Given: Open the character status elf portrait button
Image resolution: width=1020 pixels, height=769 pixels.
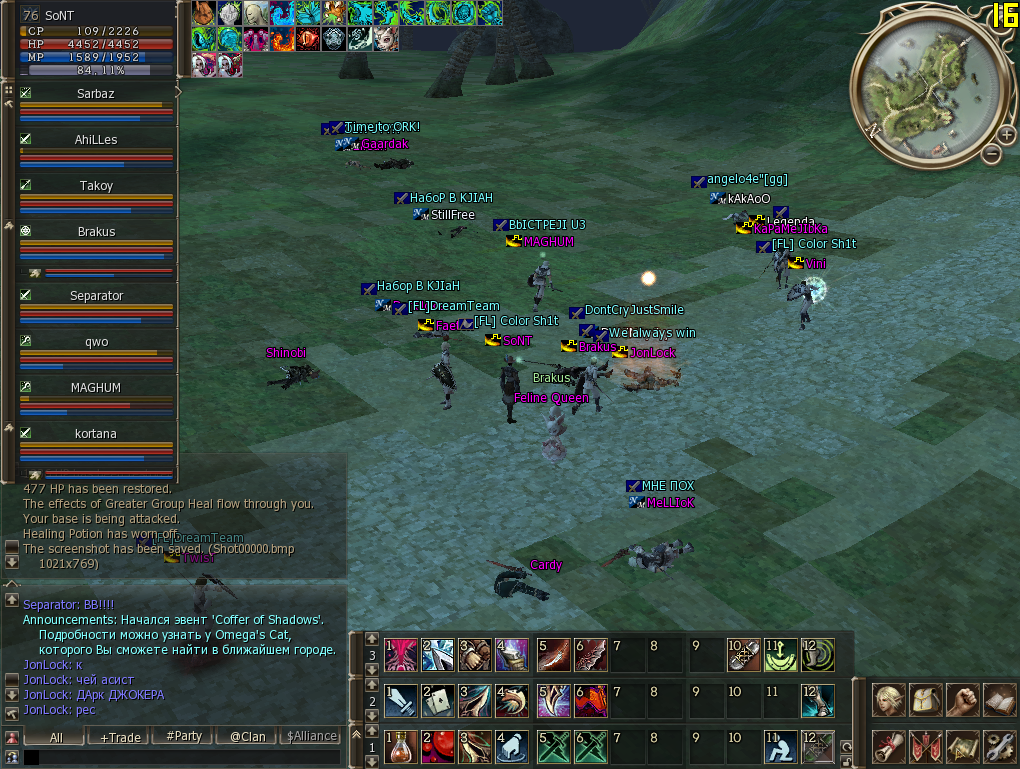Looking at the screenshot, I should tap(888, 699).
